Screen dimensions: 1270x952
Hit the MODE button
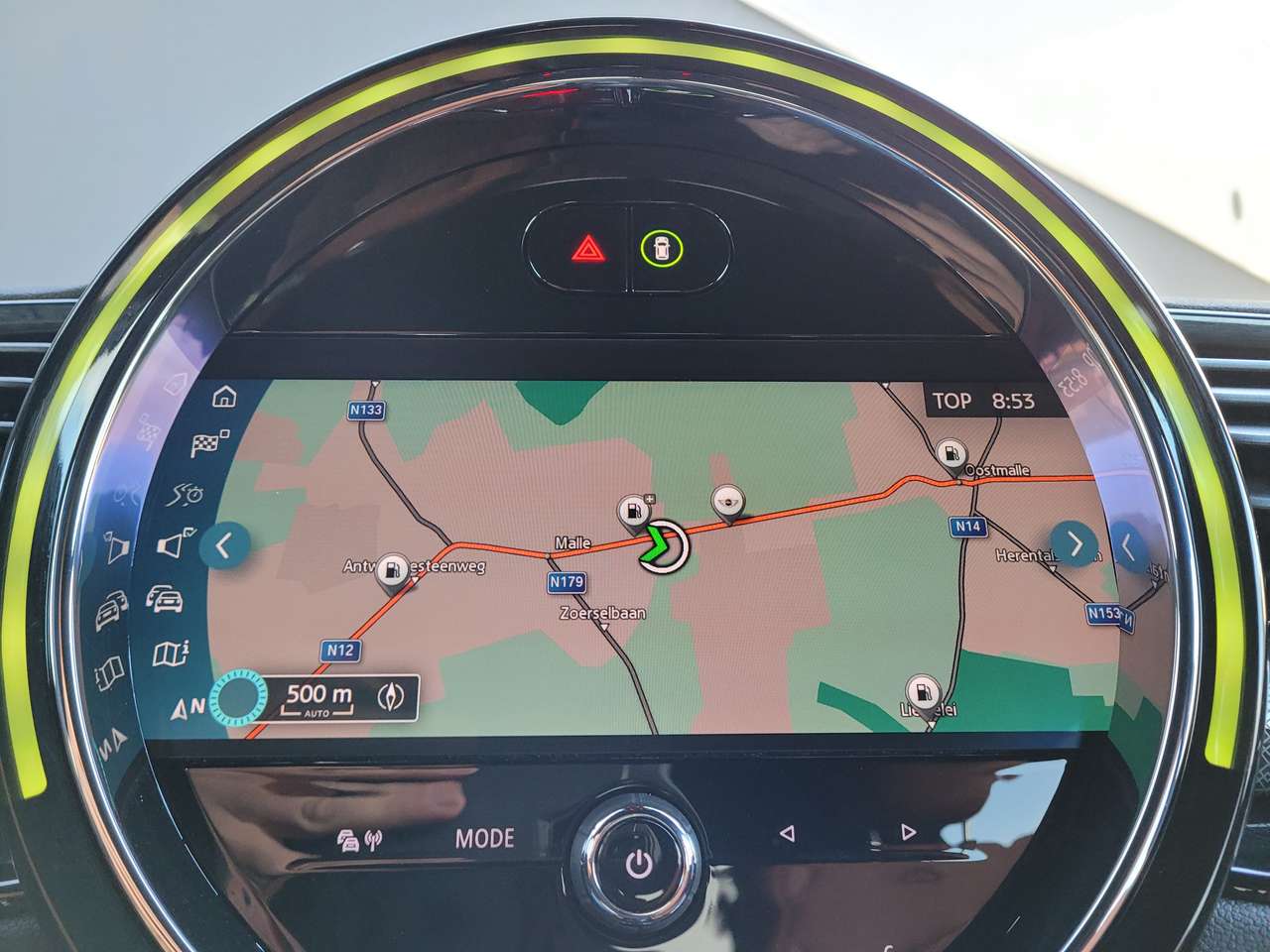point(484,838)
